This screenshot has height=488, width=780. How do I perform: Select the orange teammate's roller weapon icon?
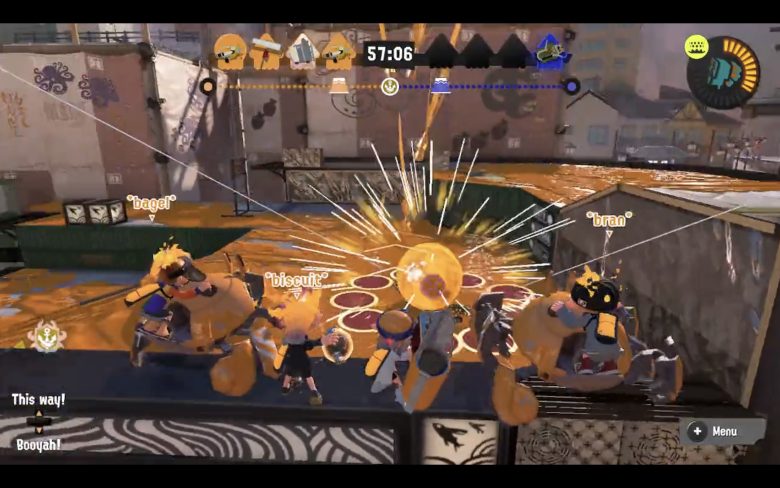266,50
